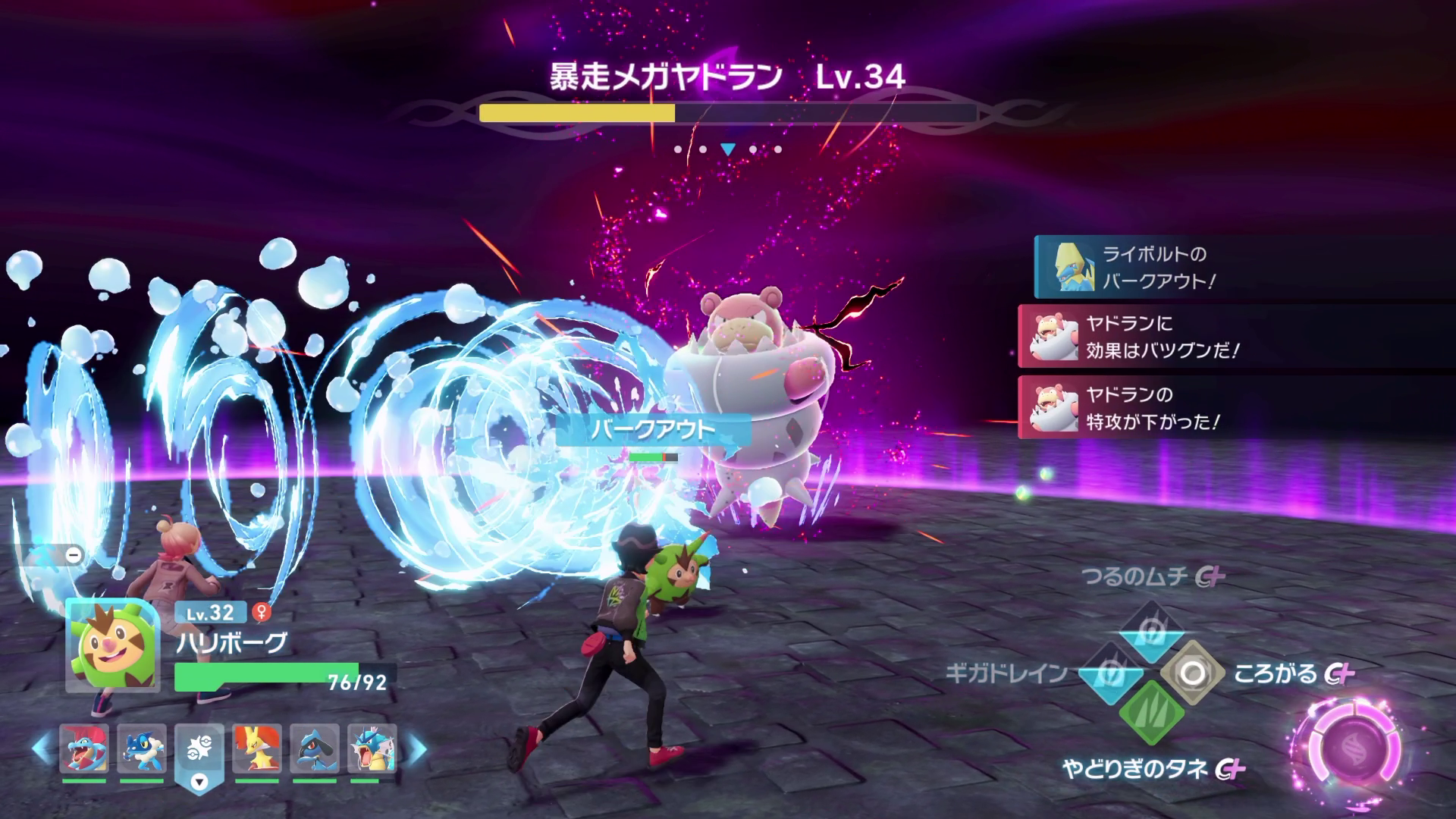Switch to Frogadier in the party bar
The height and width of the screenshot is (819, 1456).
pos(142,748)
